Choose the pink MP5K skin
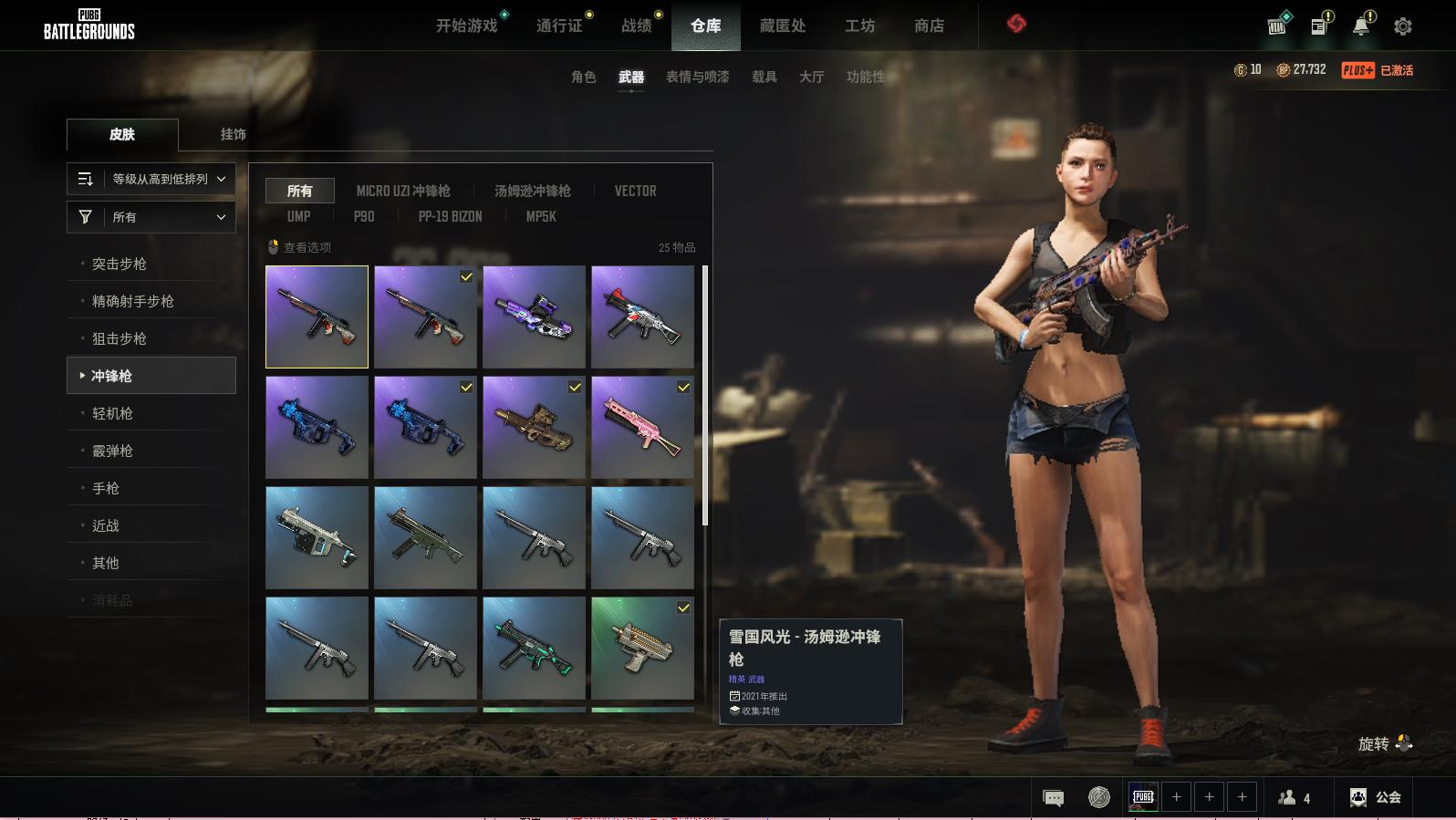Image resolution: width=1456 pixels, height=820 pixels. [x=642, y=427]
